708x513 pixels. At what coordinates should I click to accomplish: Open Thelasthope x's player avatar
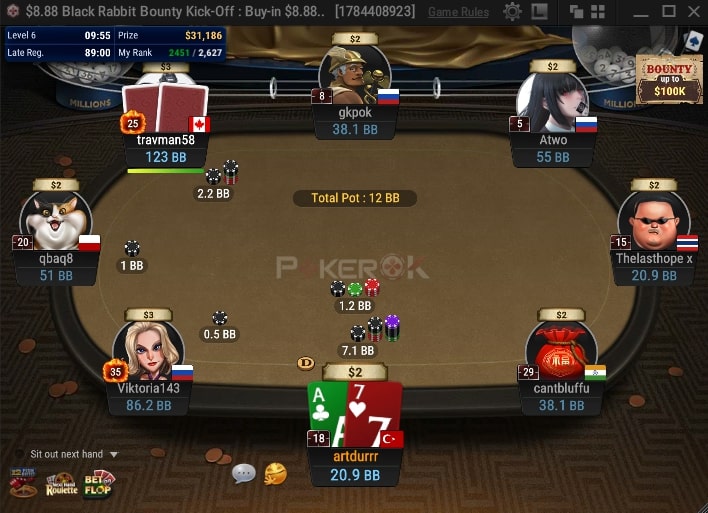(653, 222)
